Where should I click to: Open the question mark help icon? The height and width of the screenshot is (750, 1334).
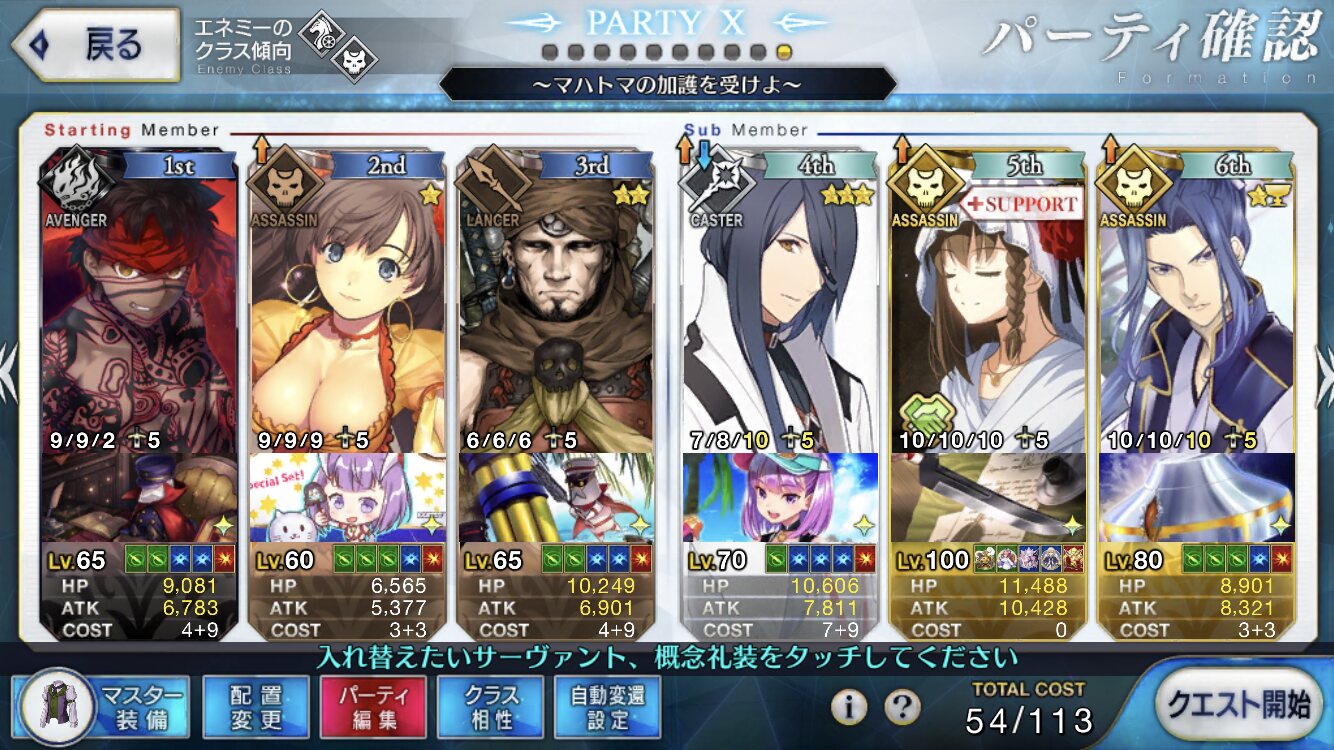click(902, 708)
